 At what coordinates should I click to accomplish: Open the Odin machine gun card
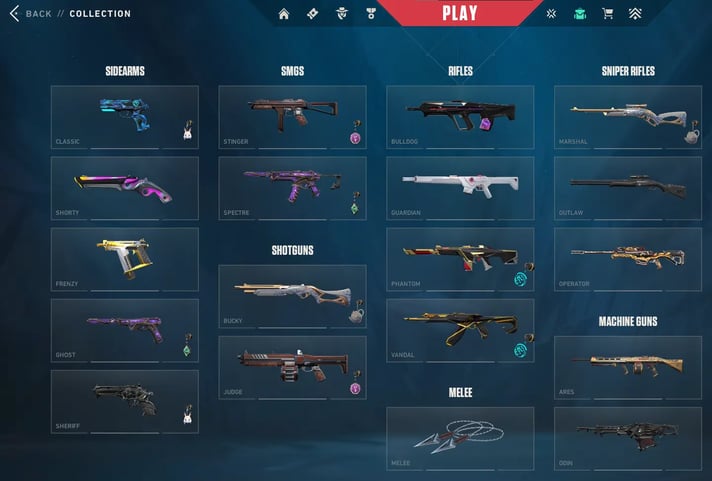[x=628, y=438]
